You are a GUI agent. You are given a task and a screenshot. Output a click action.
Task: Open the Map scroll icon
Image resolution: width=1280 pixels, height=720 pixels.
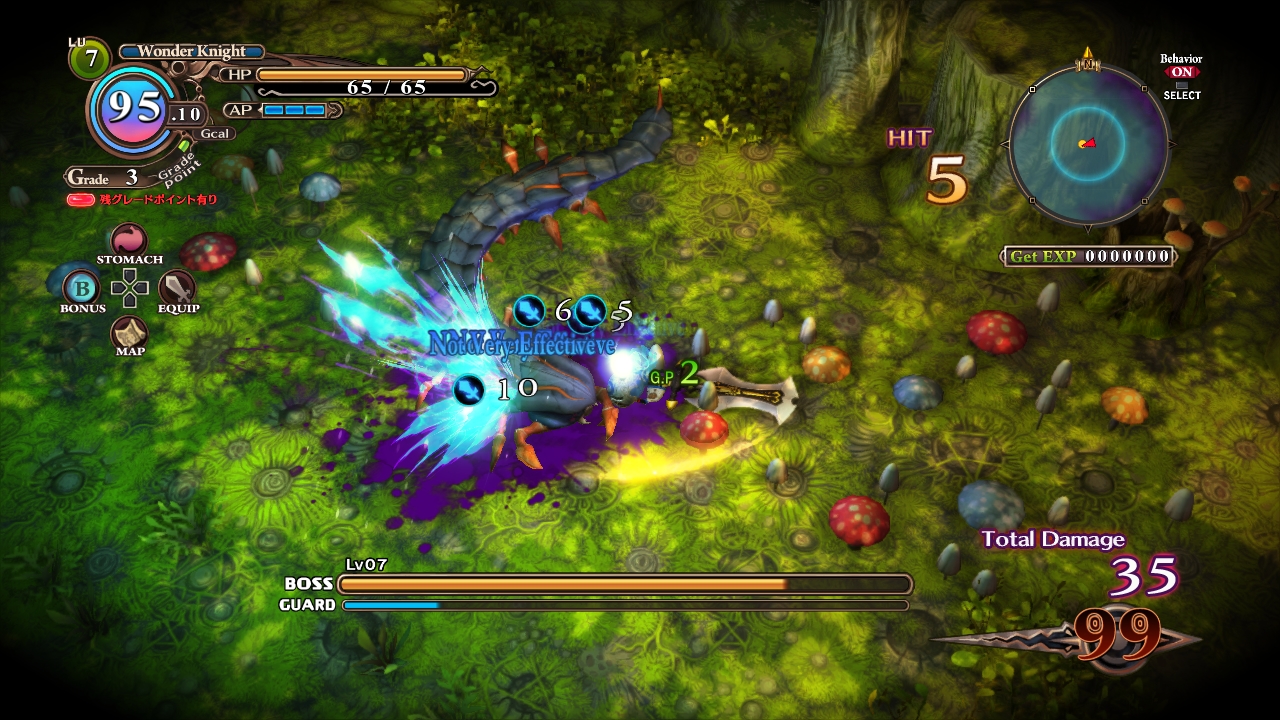[x=129, y=332]
